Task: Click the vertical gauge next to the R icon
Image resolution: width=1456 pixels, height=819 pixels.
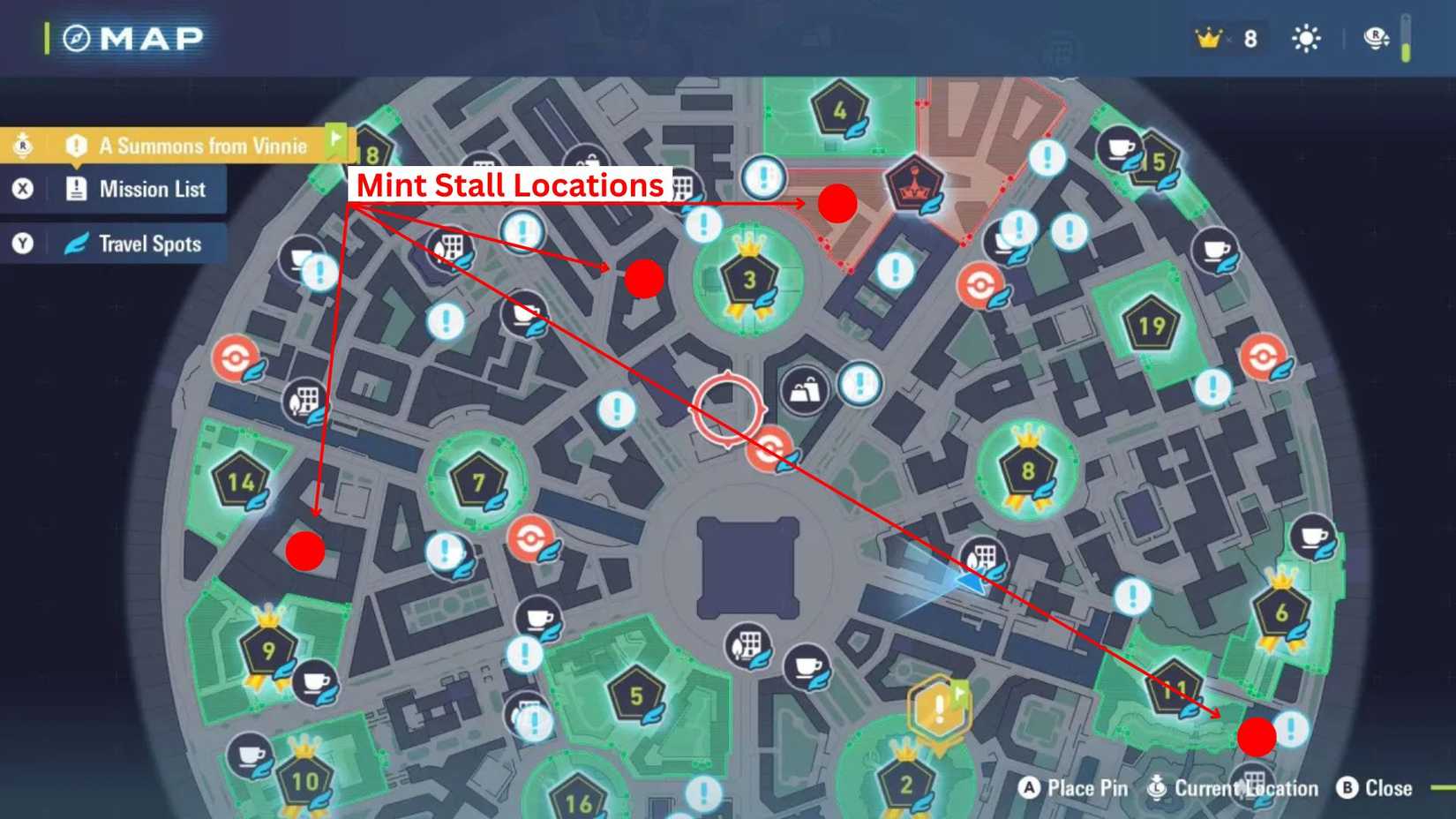Action: click(1405, 39)
